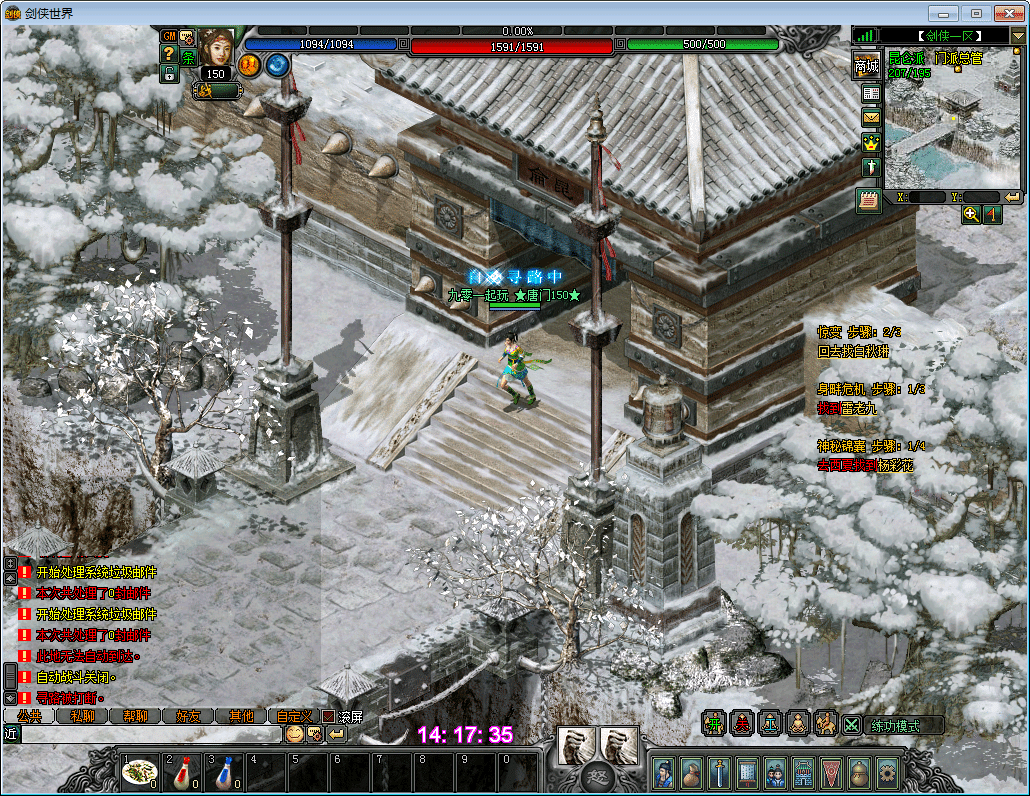Viewport: 1030px width, 796px height.
Task: Toggle the 滚屏 checkbox
Action: [x=329, y=716]
